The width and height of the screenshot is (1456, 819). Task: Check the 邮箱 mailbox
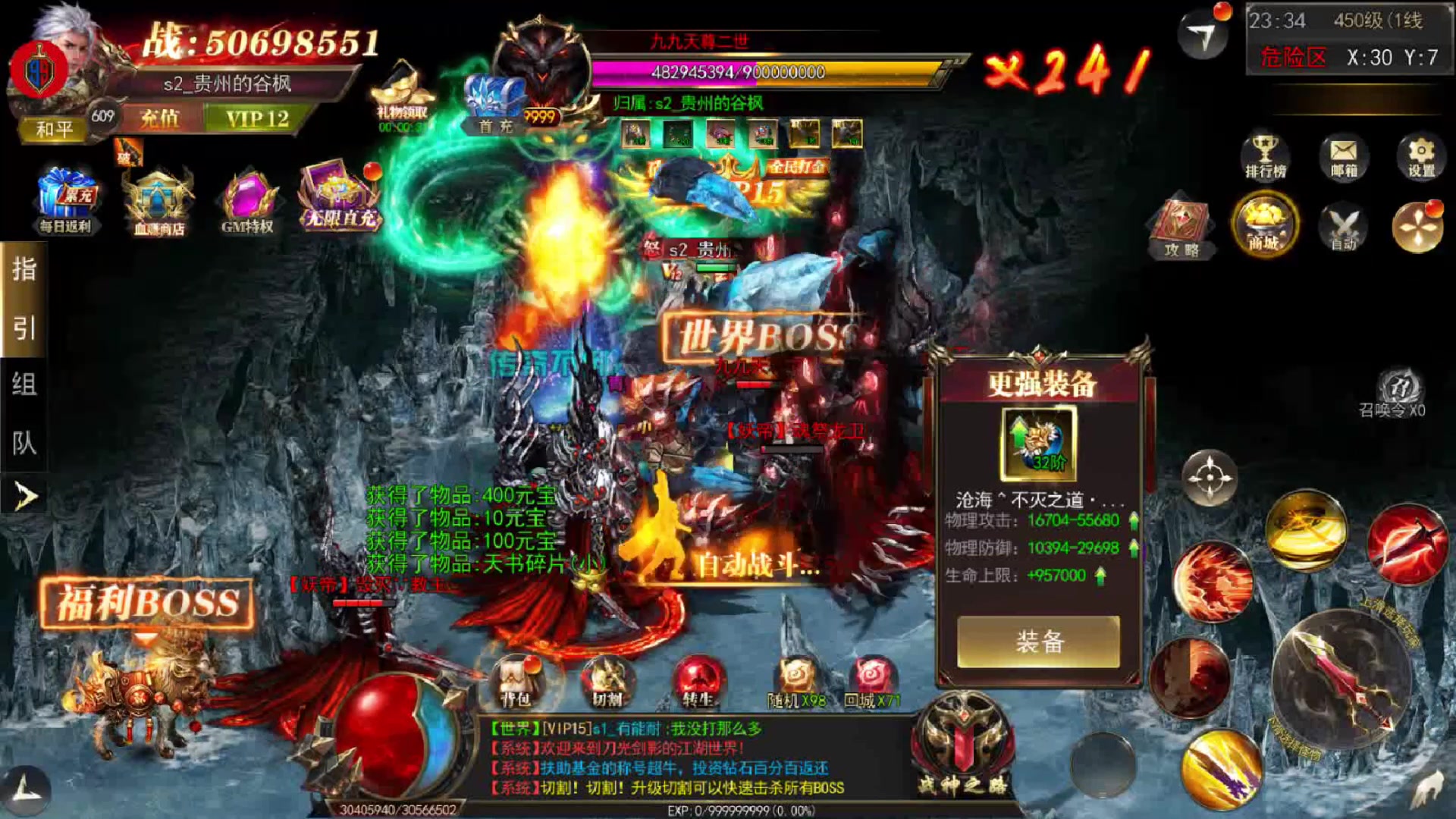click(x=1344, y=157)
